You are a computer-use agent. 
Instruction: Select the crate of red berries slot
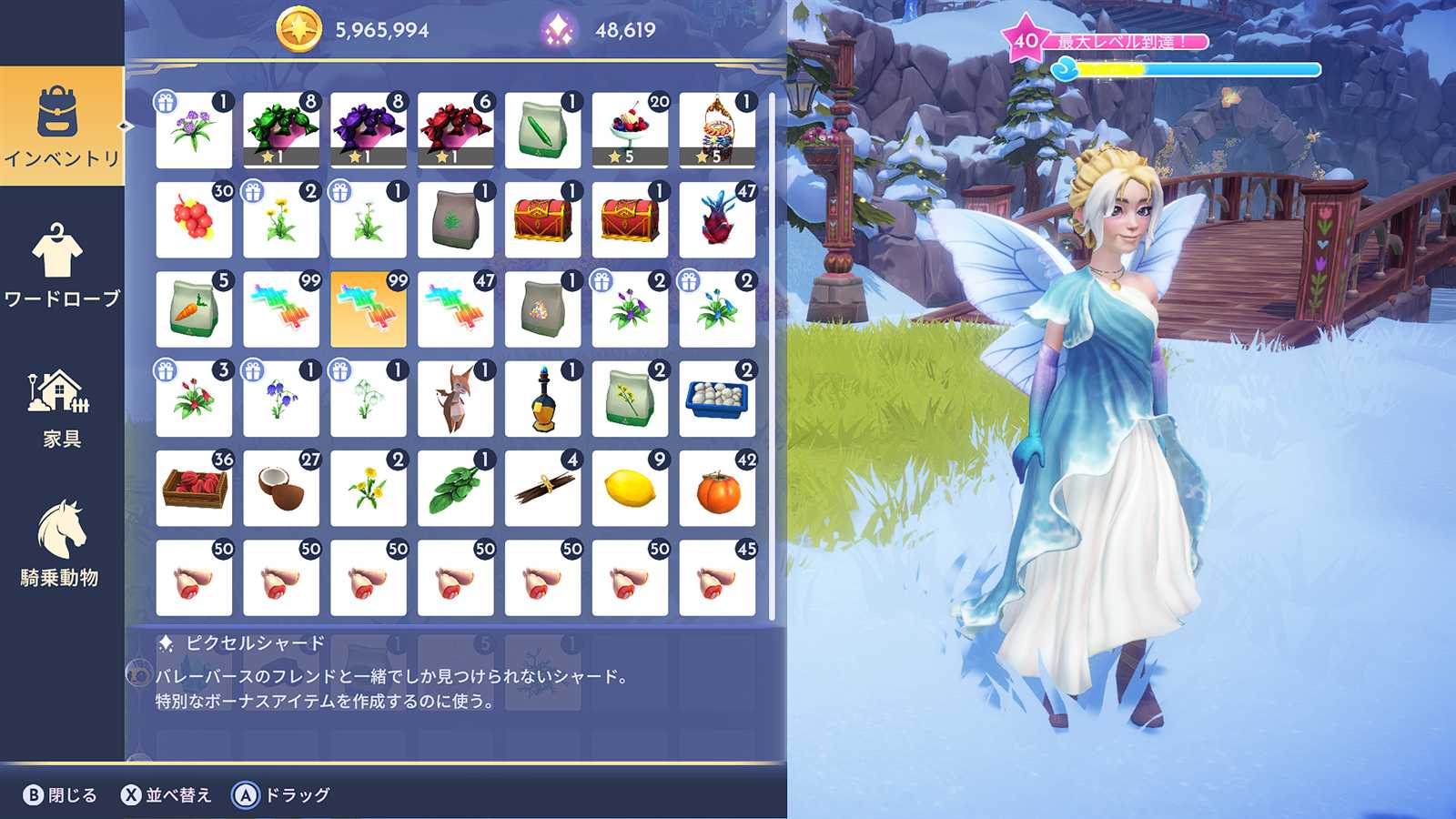tap(194, 489)
